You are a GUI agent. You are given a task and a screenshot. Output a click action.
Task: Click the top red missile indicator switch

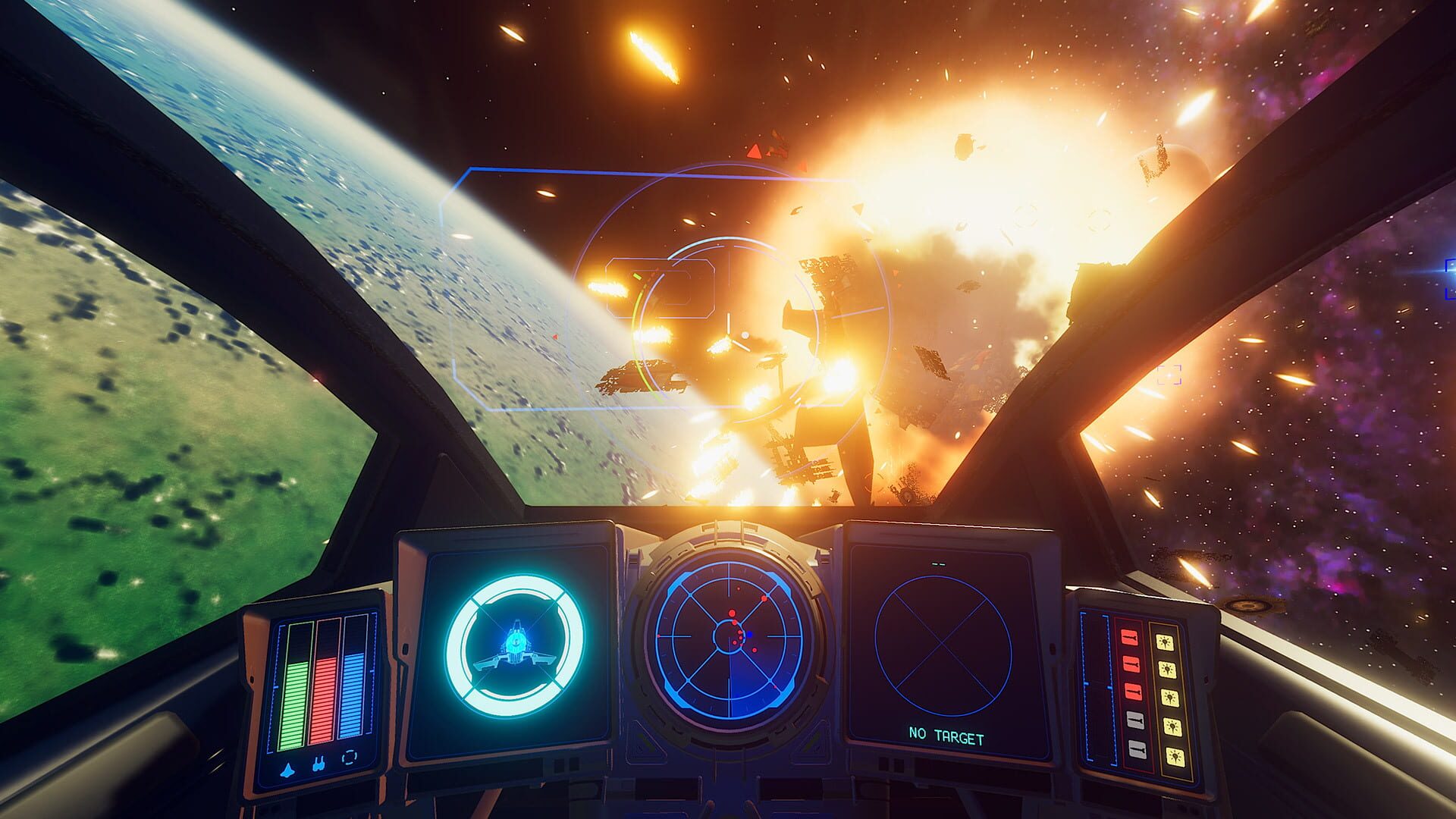pos(1128,637)
